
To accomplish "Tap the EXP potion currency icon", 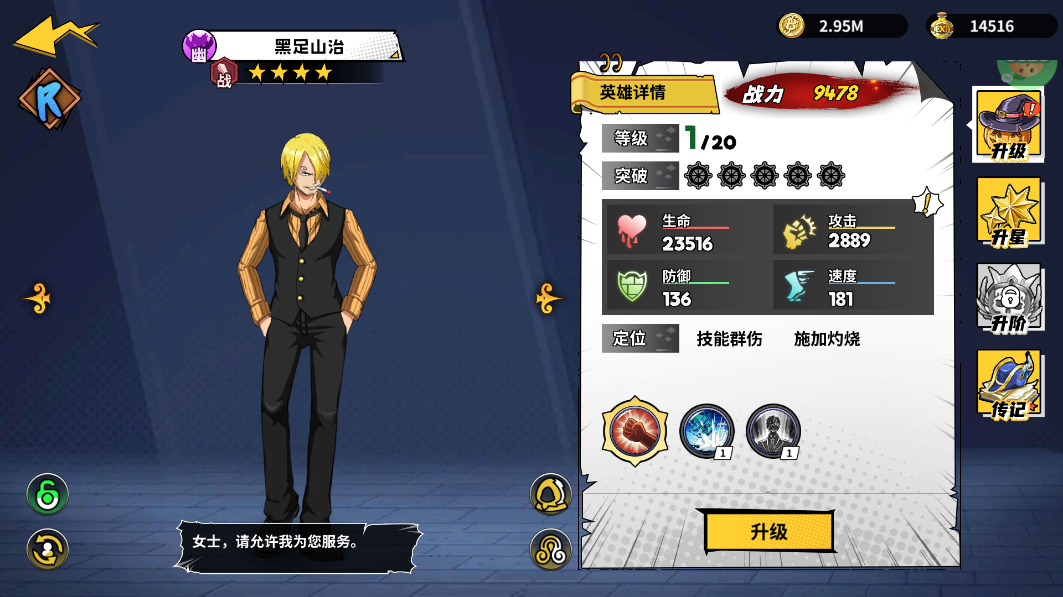I will pos(942,26).
